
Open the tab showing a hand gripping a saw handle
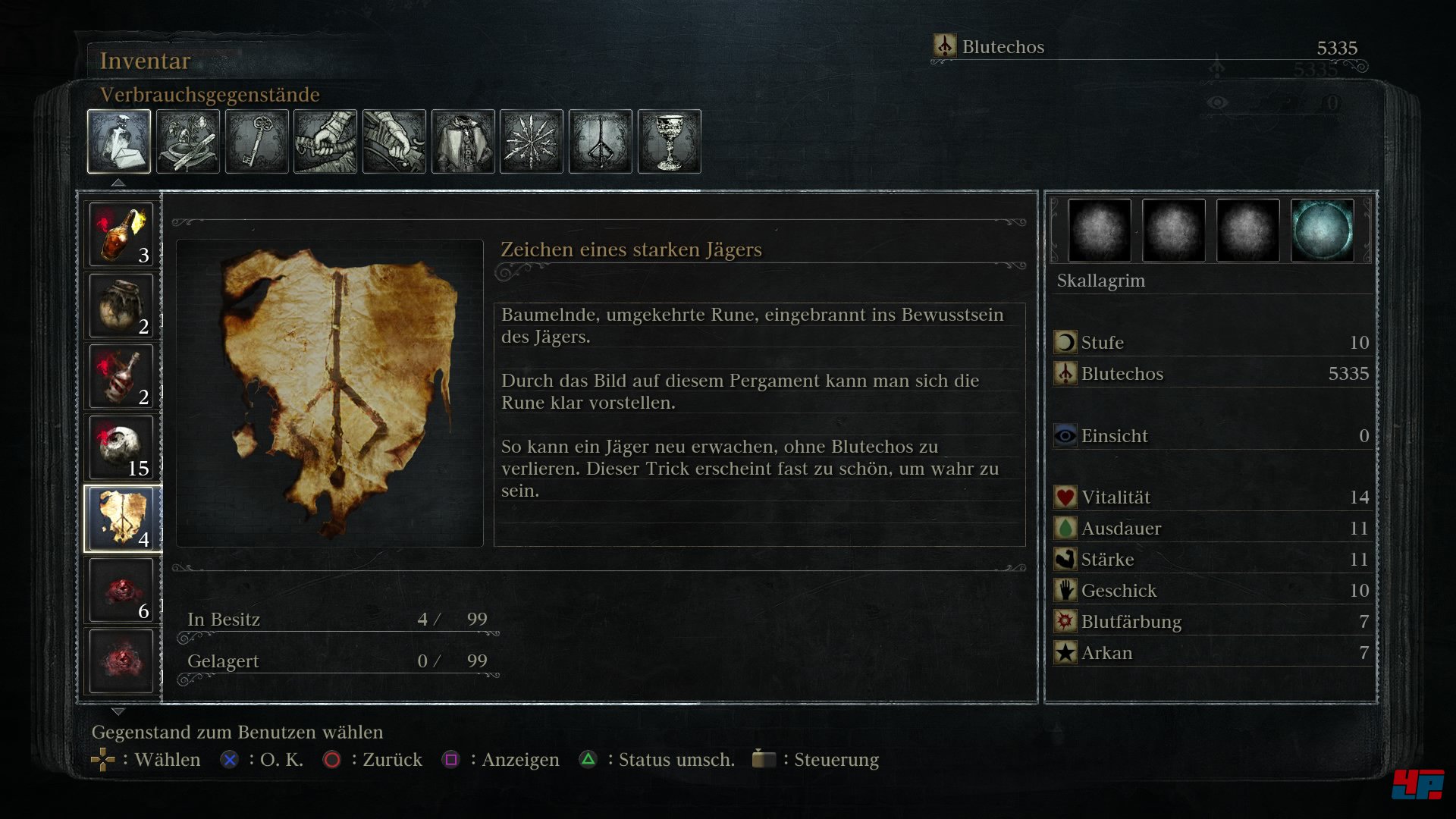(325, 142)
